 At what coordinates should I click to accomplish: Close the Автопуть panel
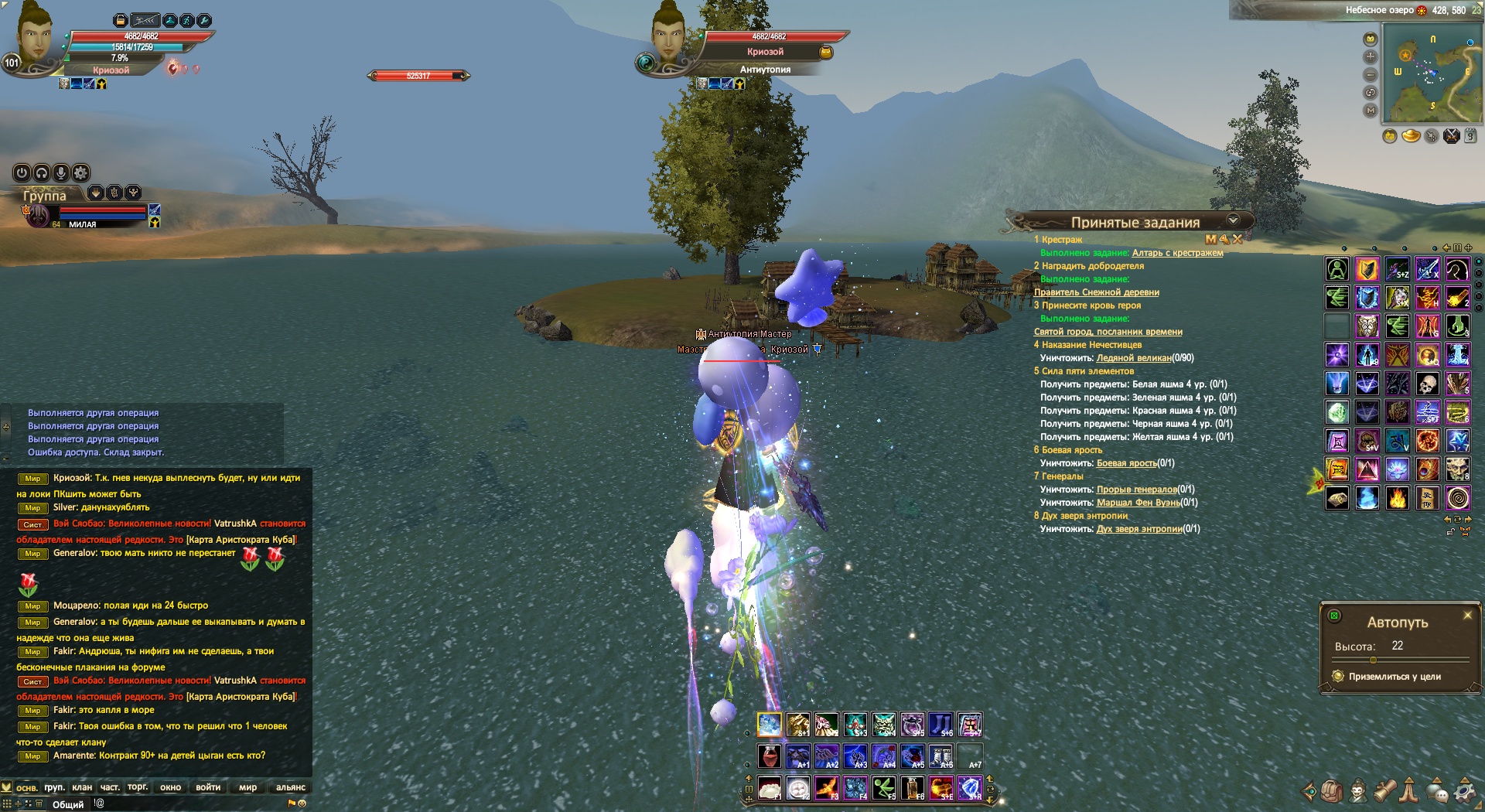click(x=1467, y=616)
